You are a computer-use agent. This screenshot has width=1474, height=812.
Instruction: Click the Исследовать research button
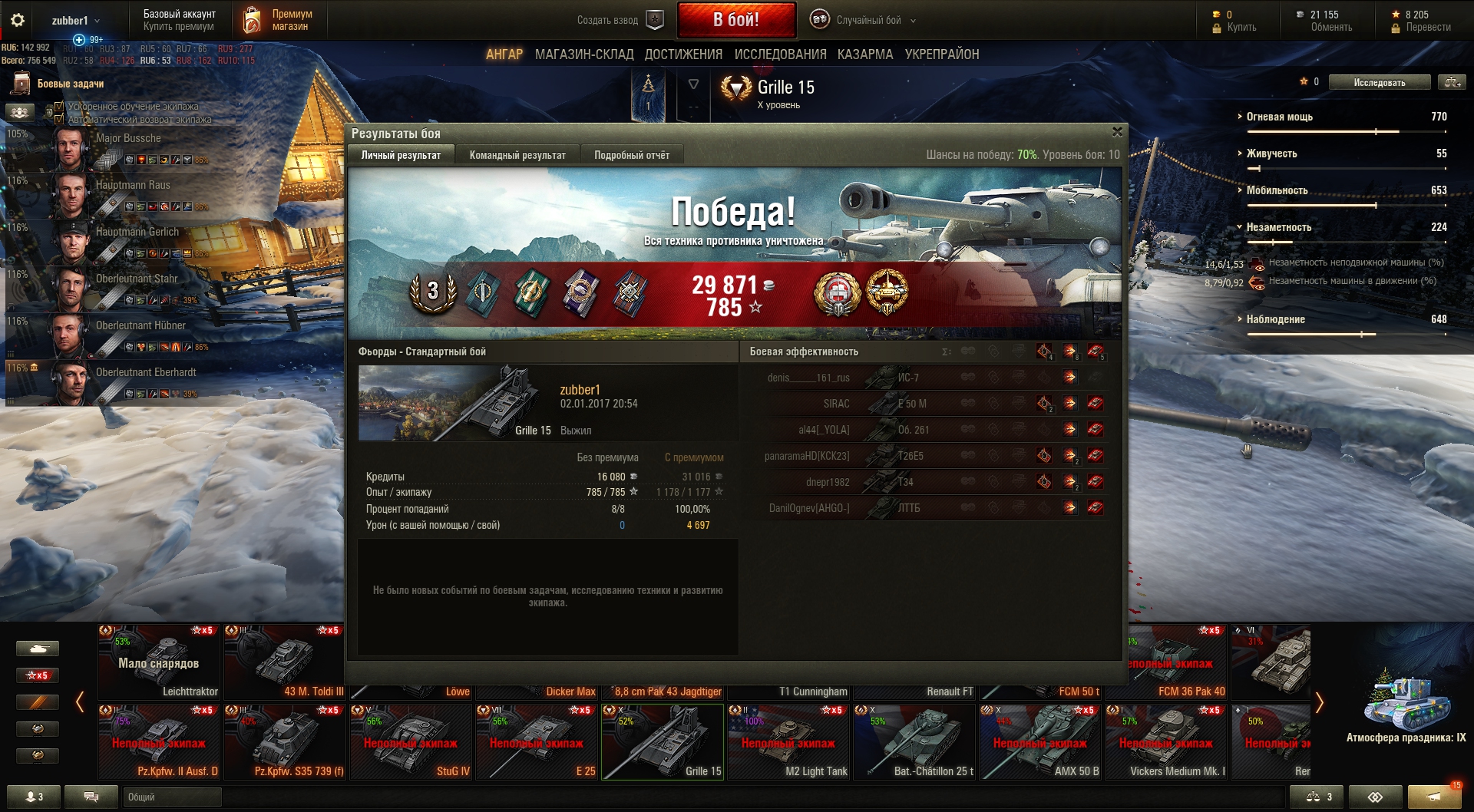[x=1379, y=82]
